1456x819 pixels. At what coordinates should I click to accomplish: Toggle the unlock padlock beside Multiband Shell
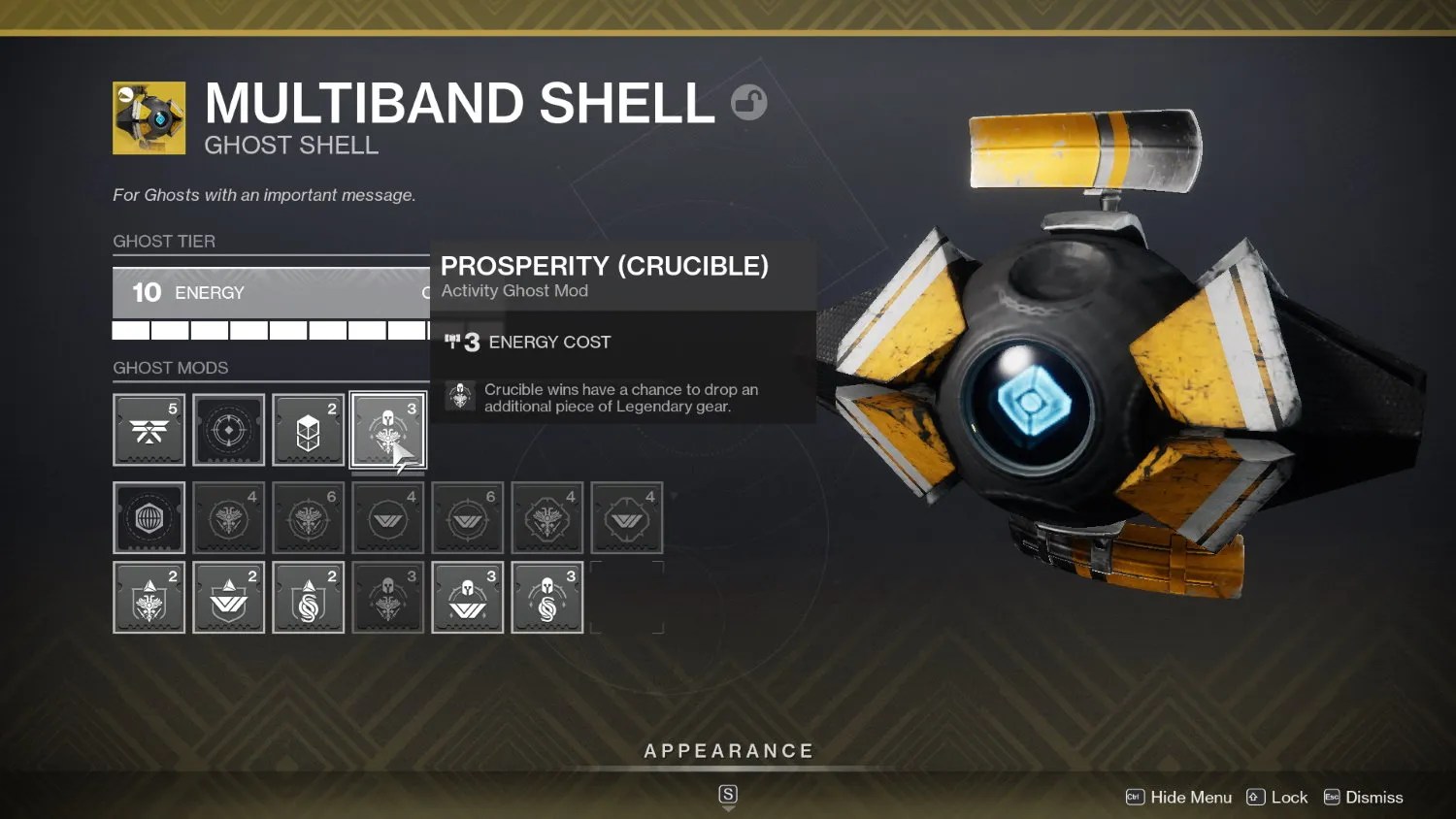coord(748,102)
